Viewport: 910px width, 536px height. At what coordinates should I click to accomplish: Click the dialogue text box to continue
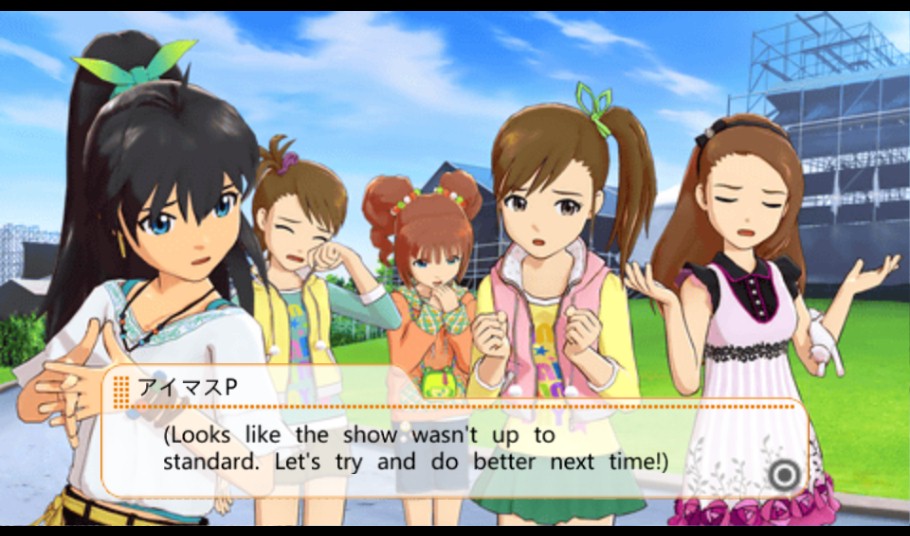click(450, 448)
